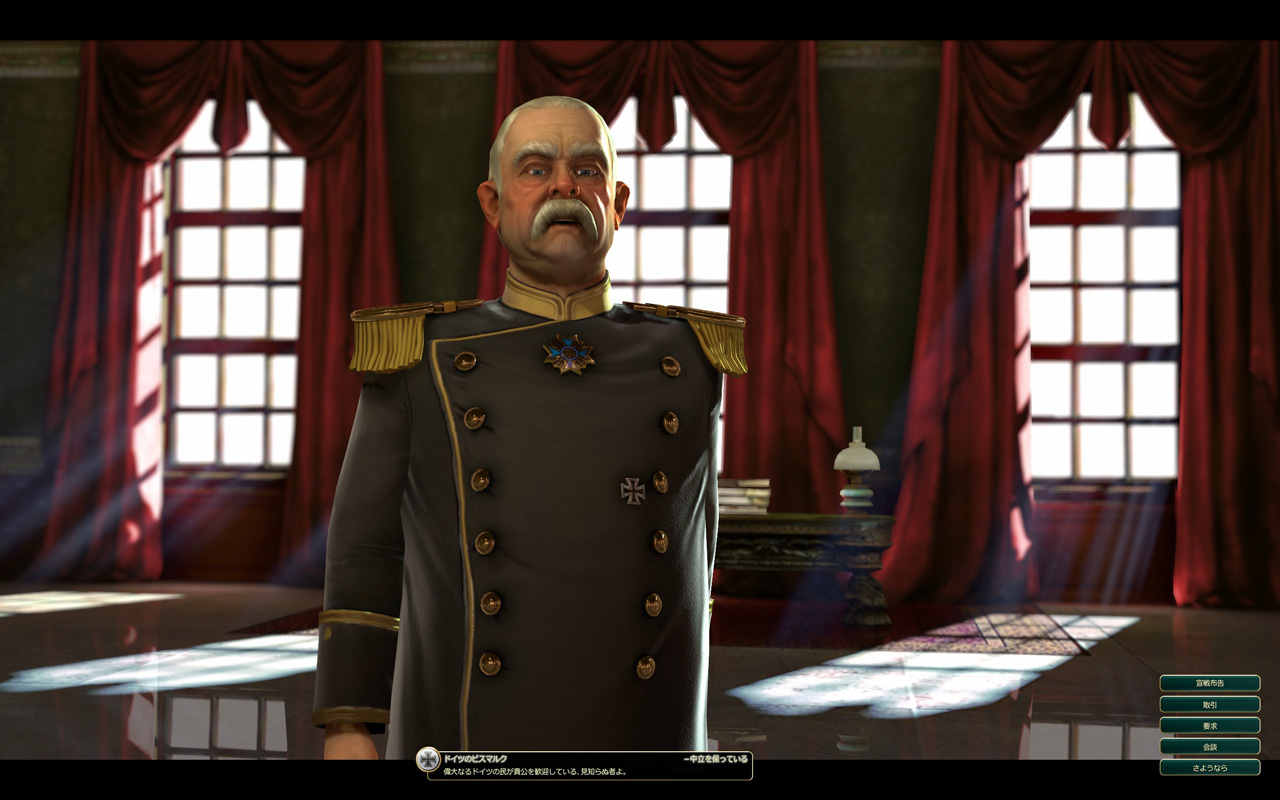This screenshot has width=1280, height=800.
Task: Say さようなら to end the meeting
Action: pos(1209,767)
